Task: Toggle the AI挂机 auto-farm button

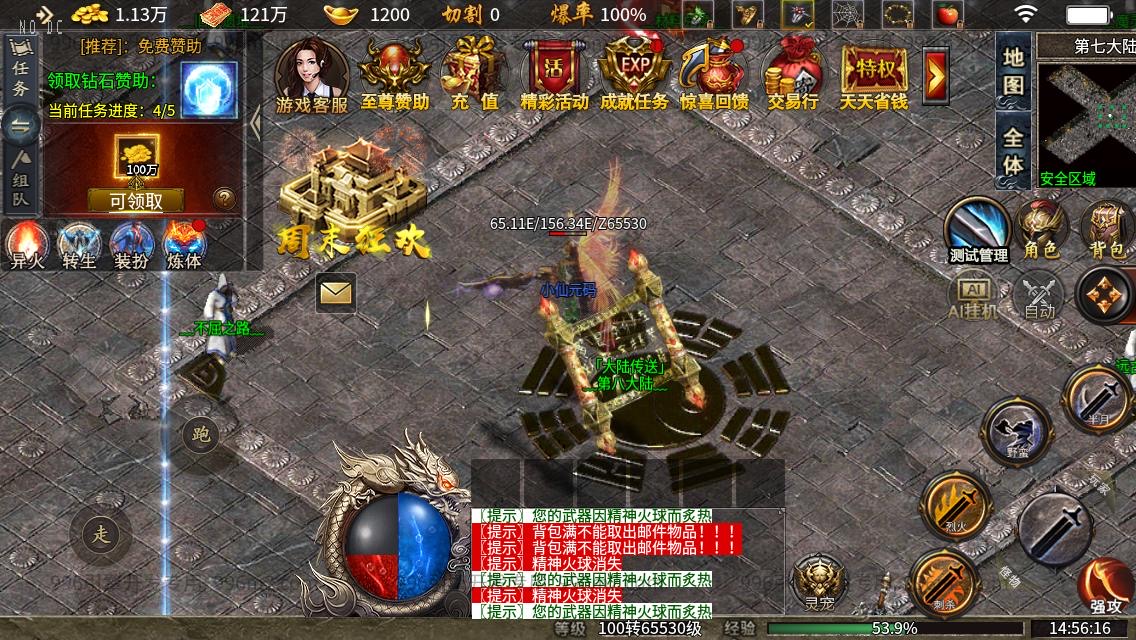Action: pos(973,296)
